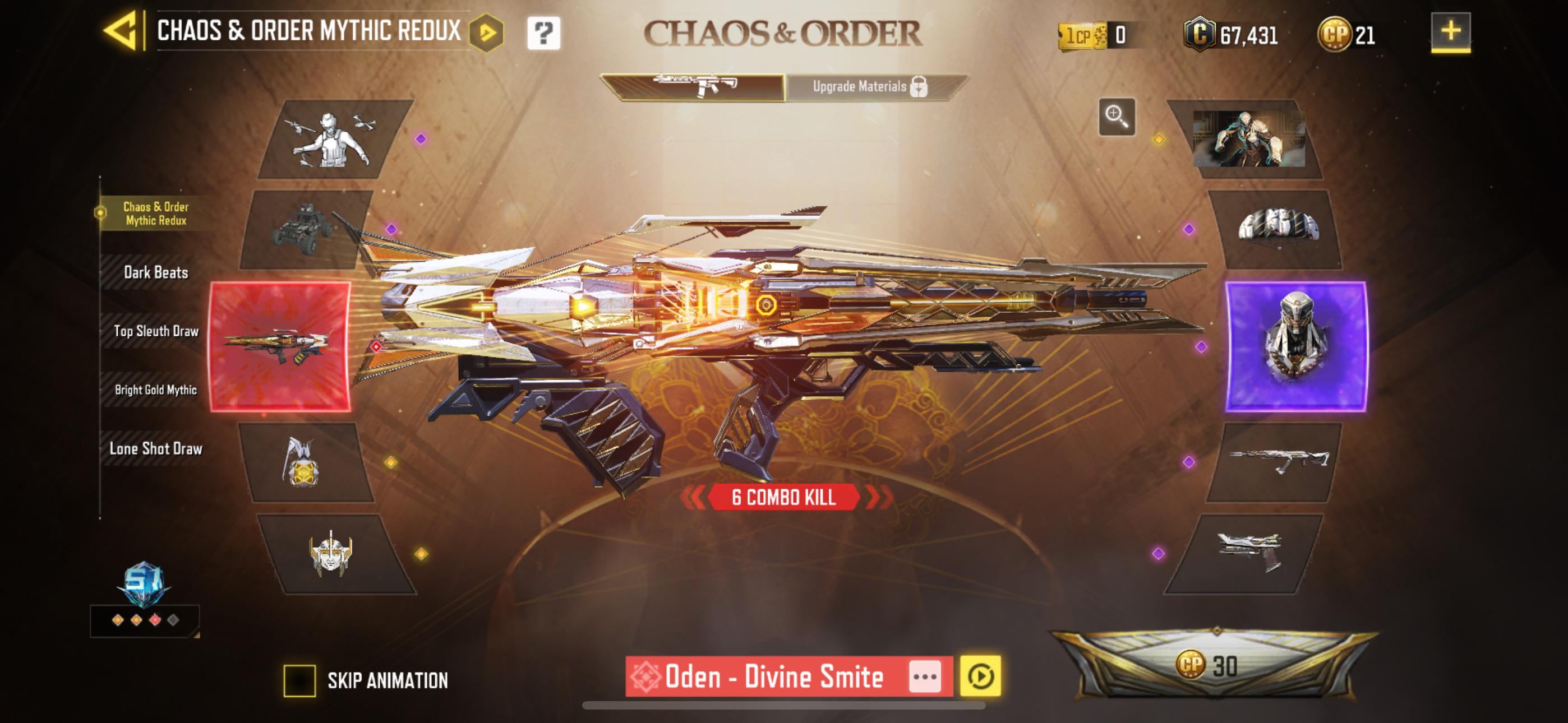Screen dimensions: 1568x723
Task: Select Chaos & Order Mythic Redux entry
Action: 156,214
